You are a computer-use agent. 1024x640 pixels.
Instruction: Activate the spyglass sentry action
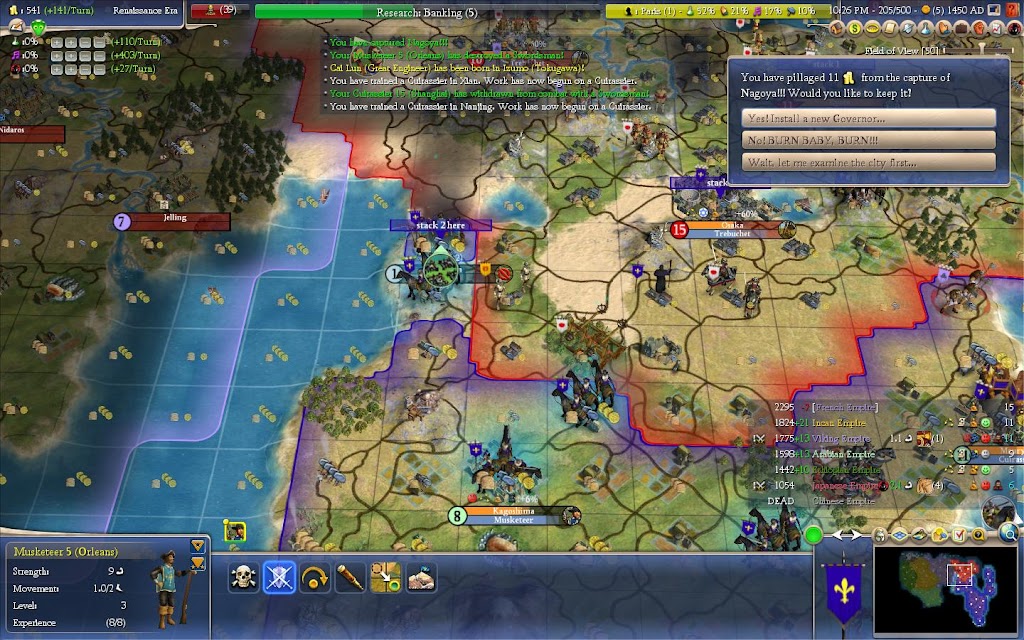[350, 578]
